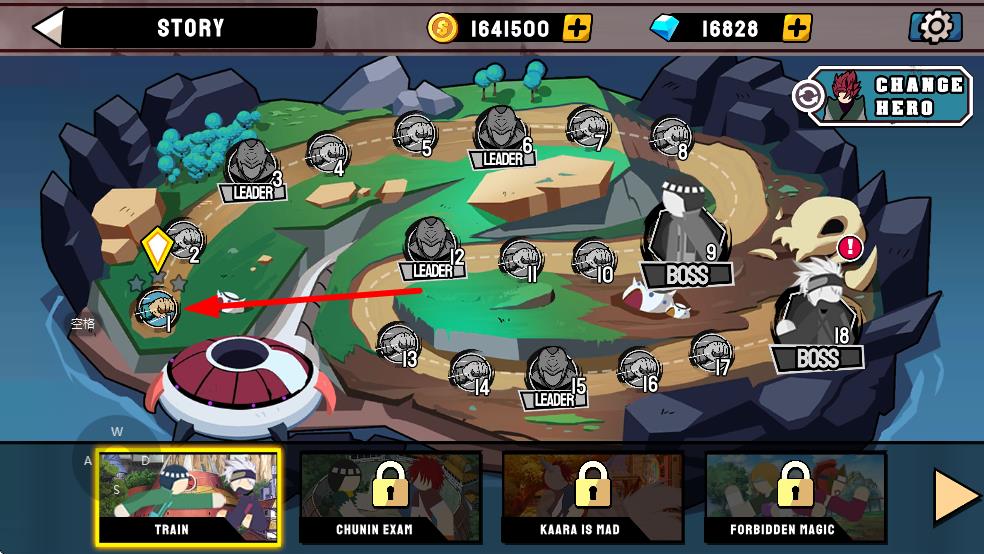Choose the locked Chunin Exam chapter

click(391, 495)
